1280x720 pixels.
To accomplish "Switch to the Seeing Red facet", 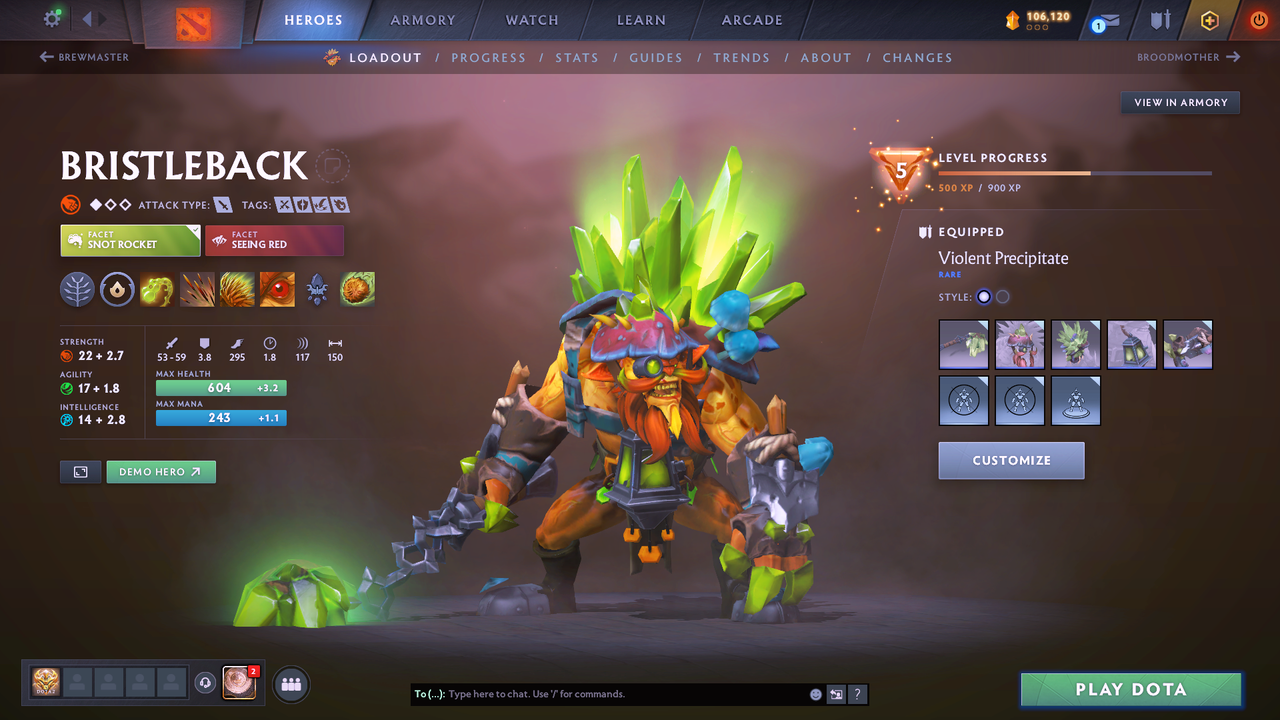I will [274, 240].
